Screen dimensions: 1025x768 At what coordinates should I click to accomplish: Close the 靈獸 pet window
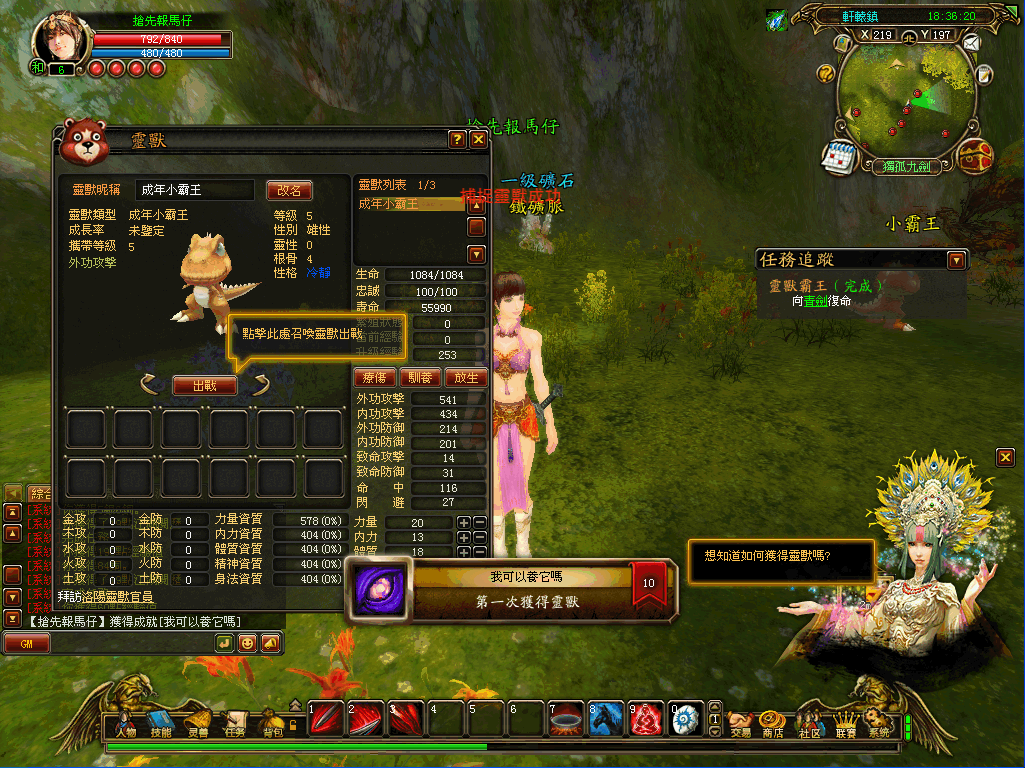(x=477, y=140)
